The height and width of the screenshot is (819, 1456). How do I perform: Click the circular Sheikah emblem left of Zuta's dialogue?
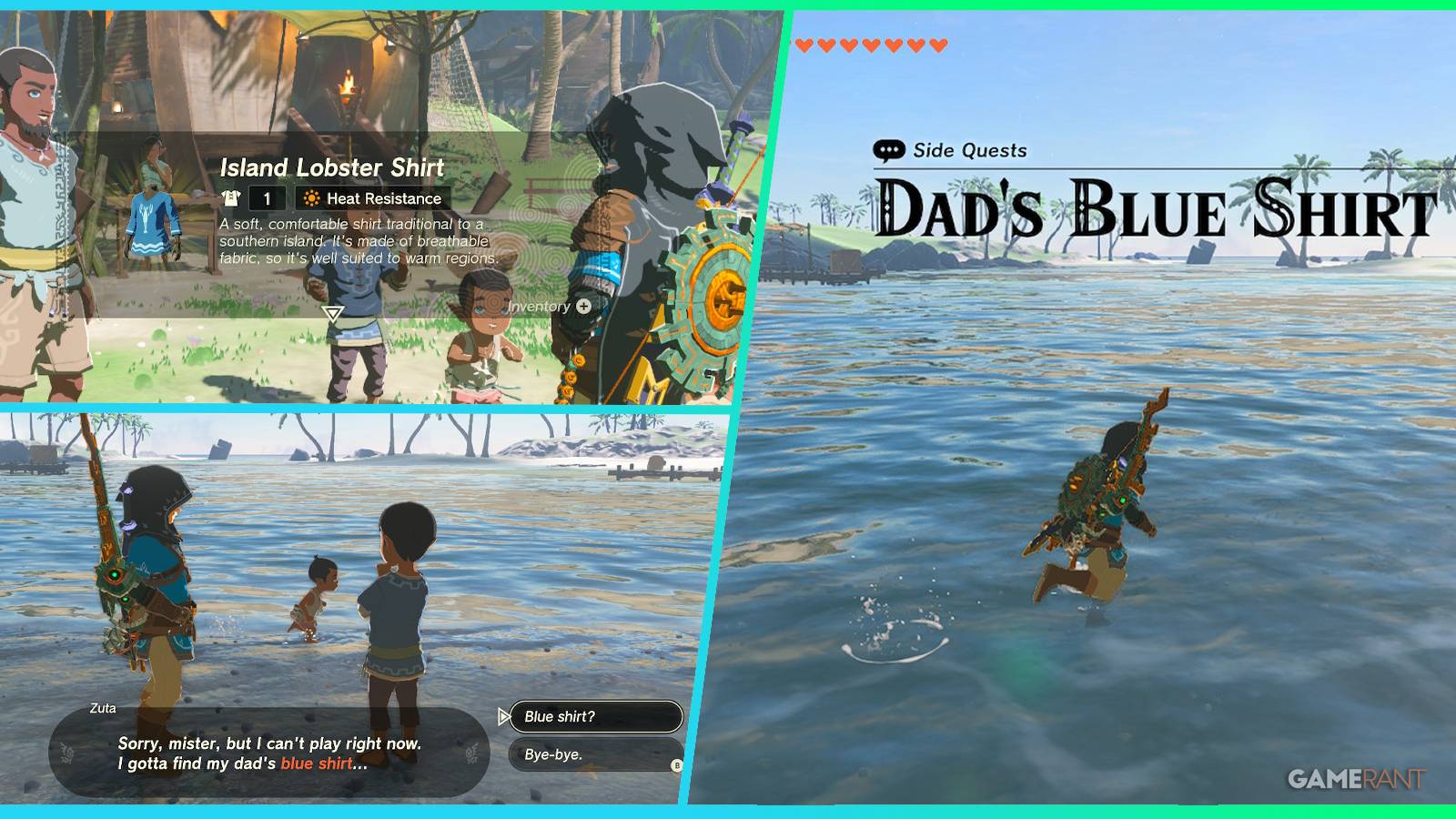click(x=66, y=752)
